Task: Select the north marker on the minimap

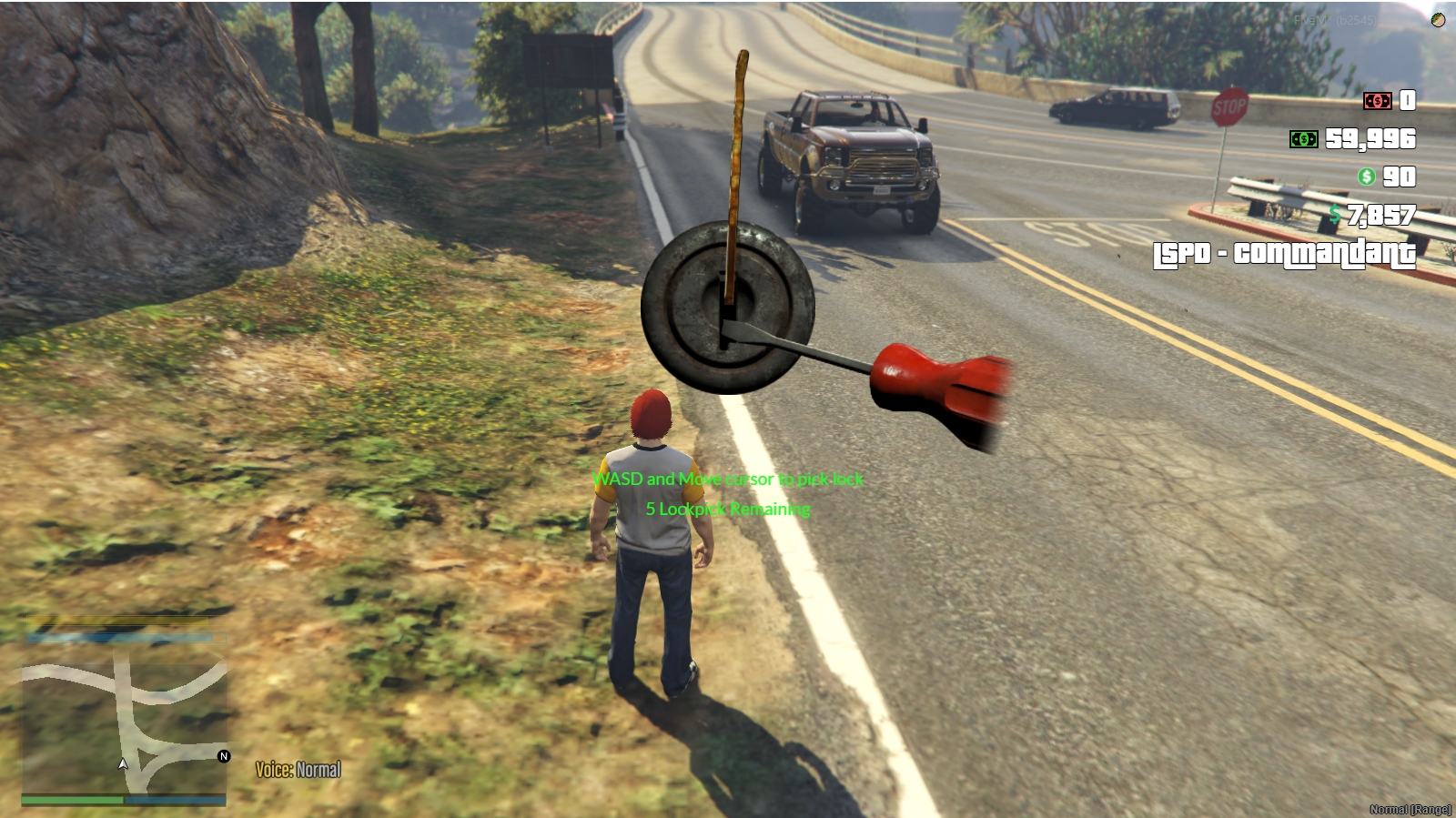Action: (x=224, y=756)
